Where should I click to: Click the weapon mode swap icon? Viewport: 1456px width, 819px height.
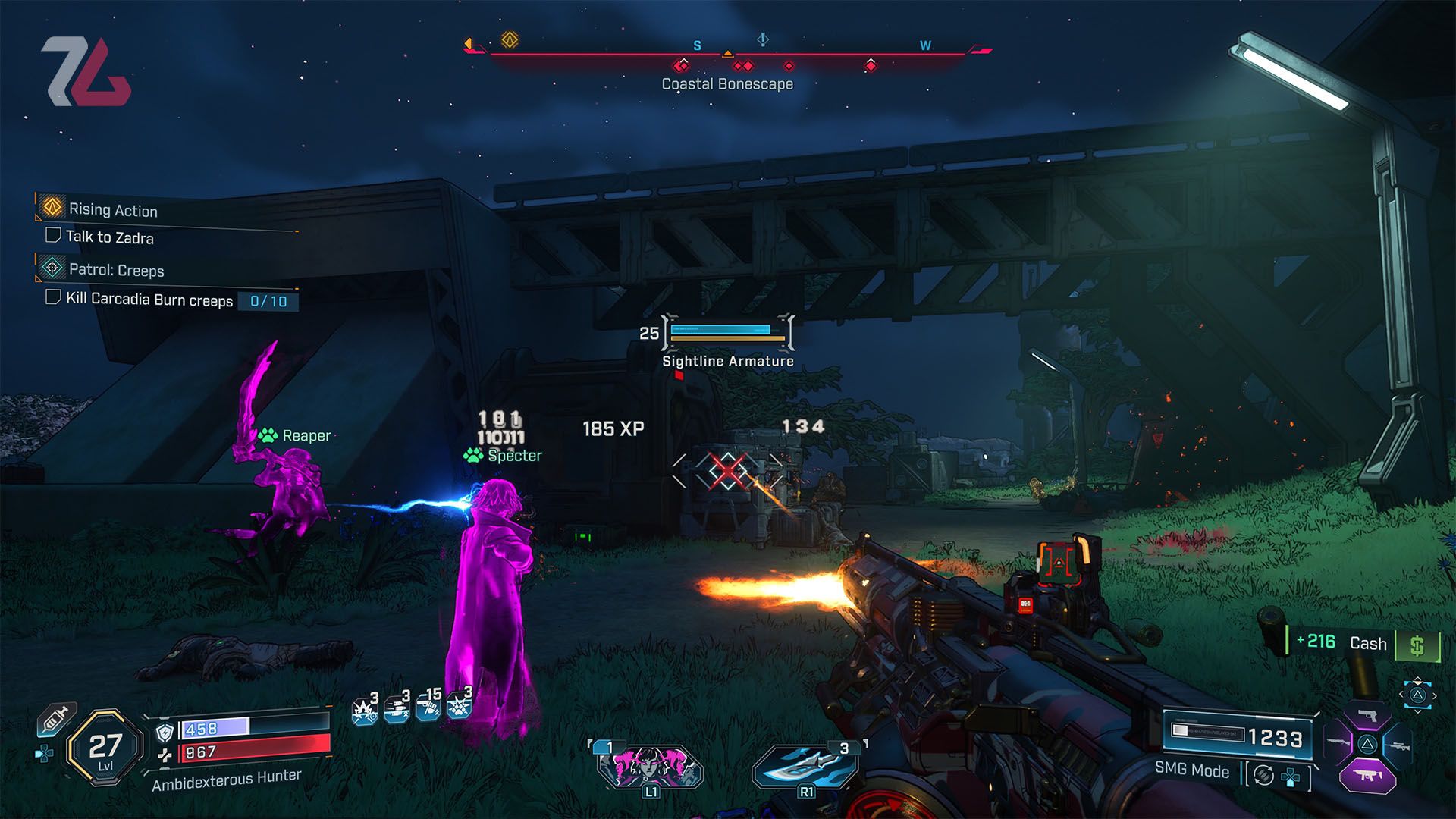coord(1263,775)
